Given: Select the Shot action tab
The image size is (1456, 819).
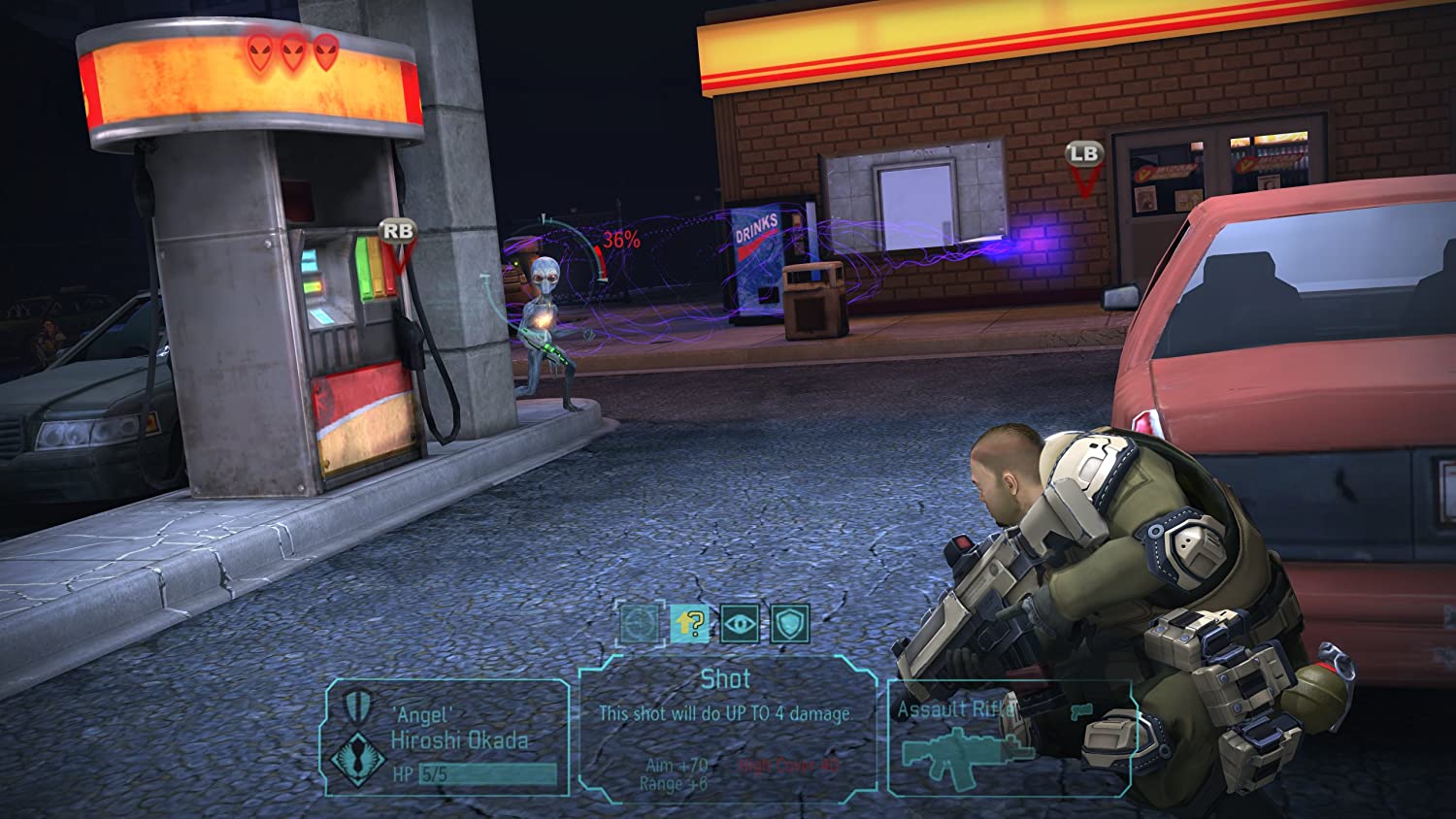Looking at the screenshot, I should [724, 679].
